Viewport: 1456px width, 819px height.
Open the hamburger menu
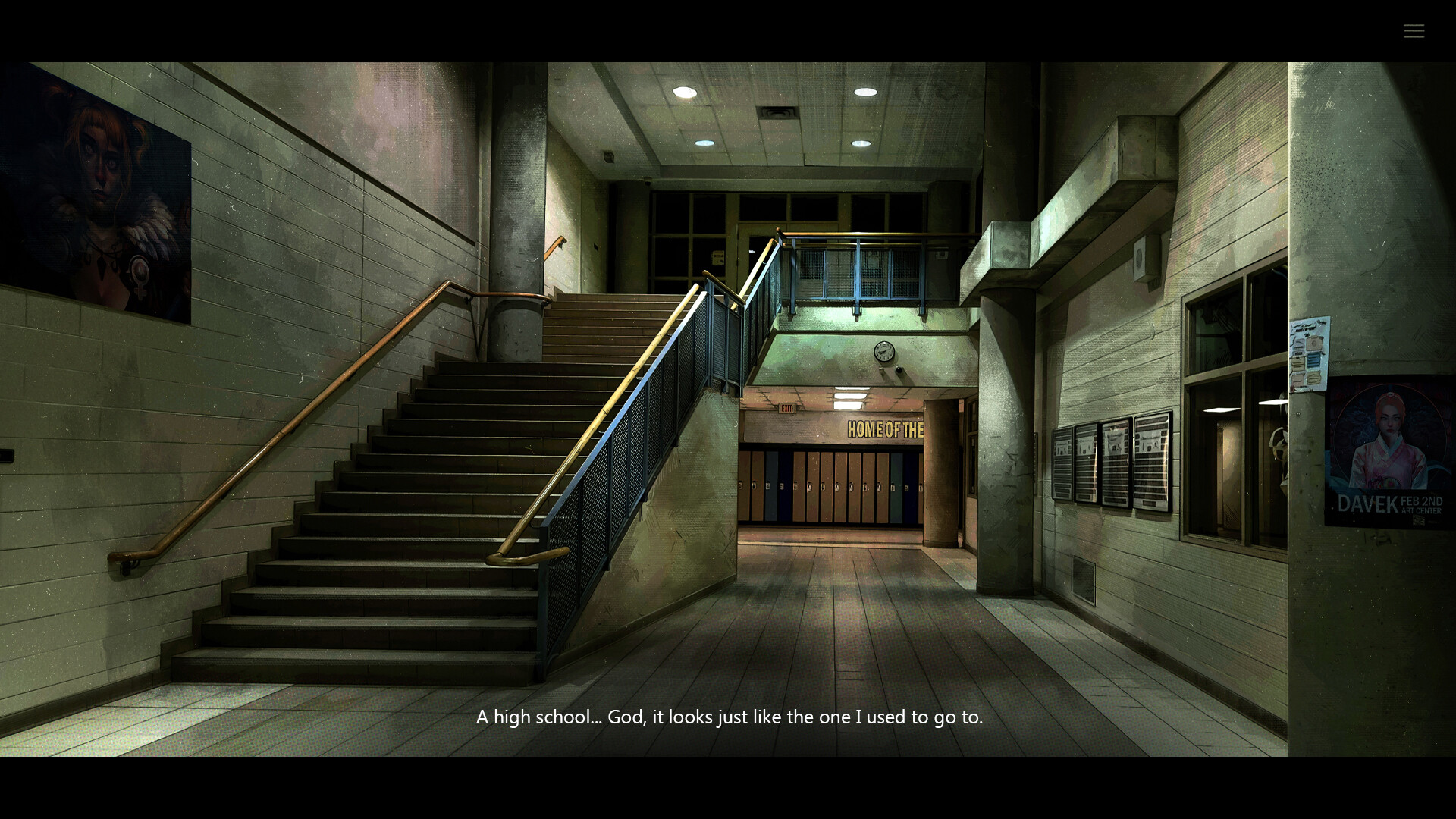1414,30
